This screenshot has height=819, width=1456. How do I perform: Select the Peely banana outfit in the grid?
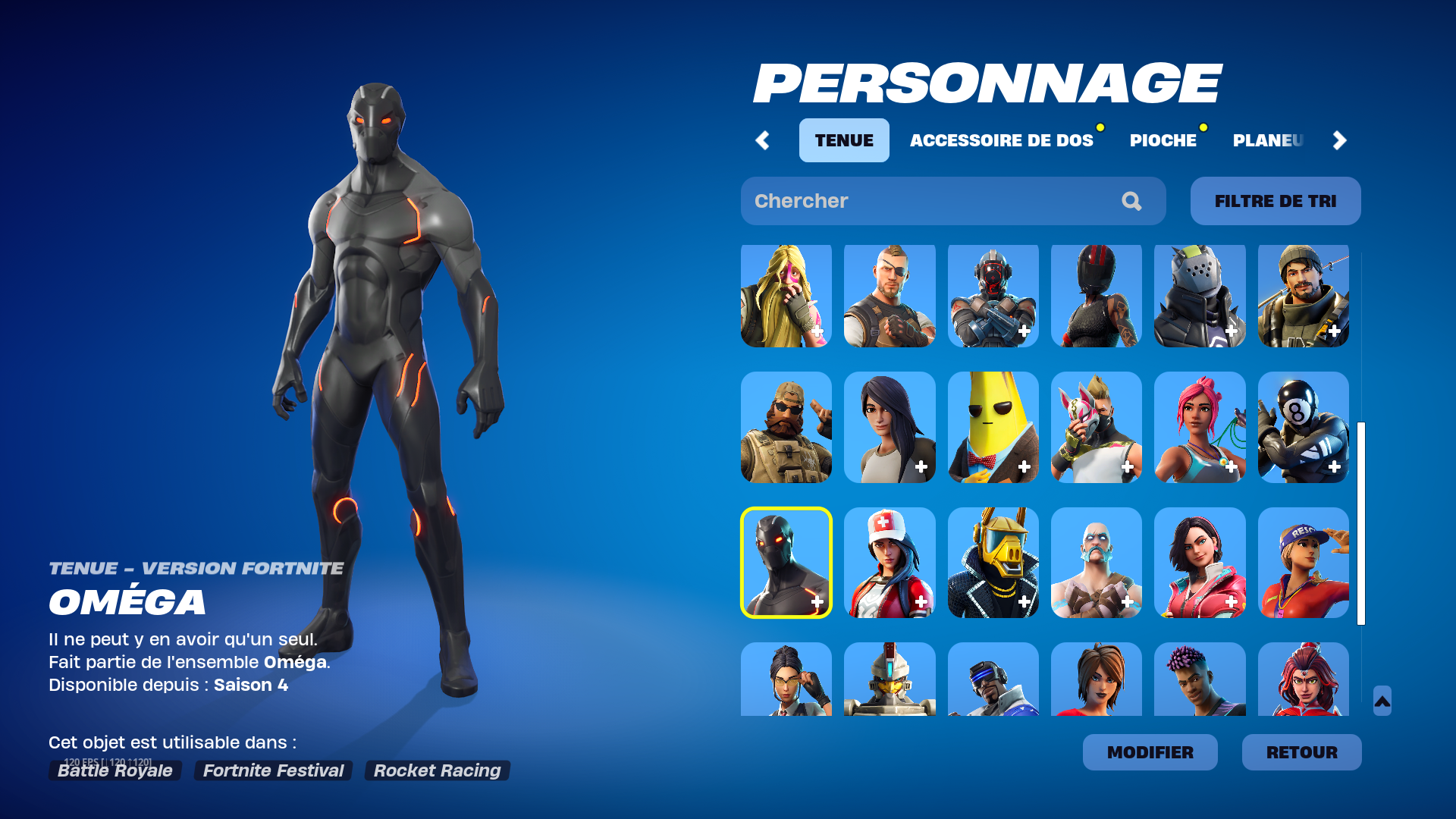993,428
